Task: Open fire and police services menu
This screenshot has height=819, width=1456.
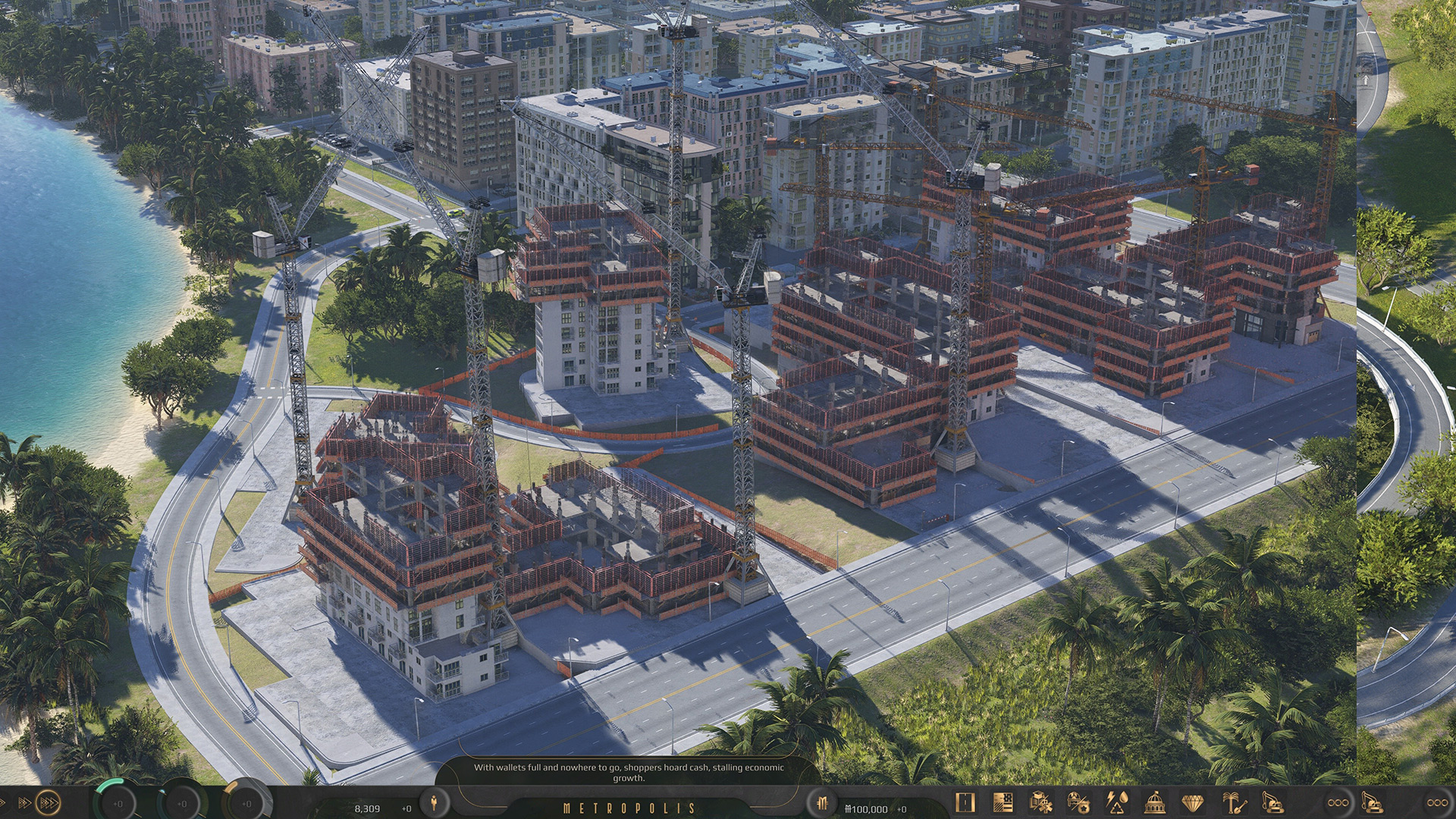Action: click(1078, 802)
